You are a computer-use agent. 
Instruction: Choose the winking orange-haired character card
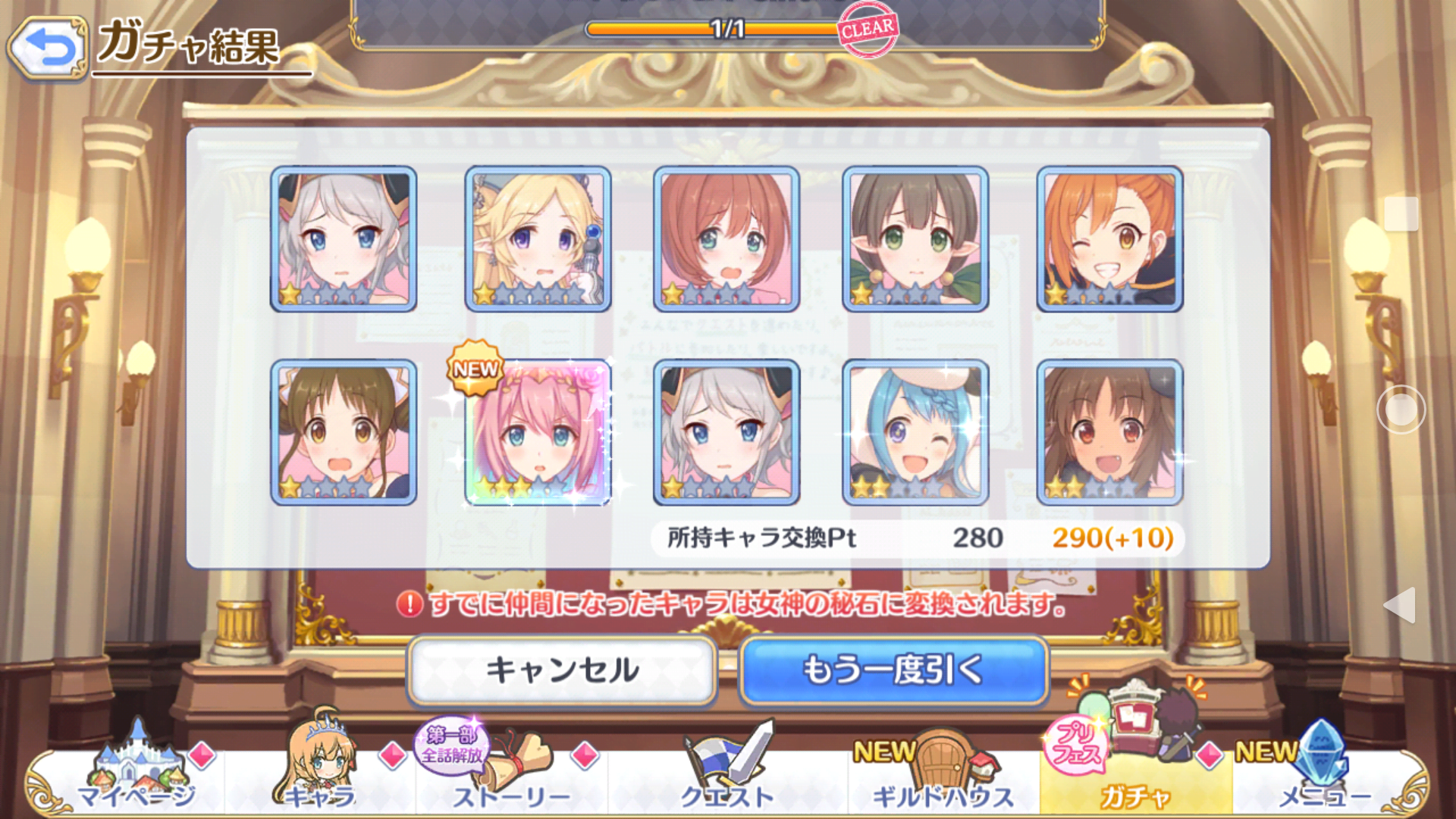[x=1109, y=239]
